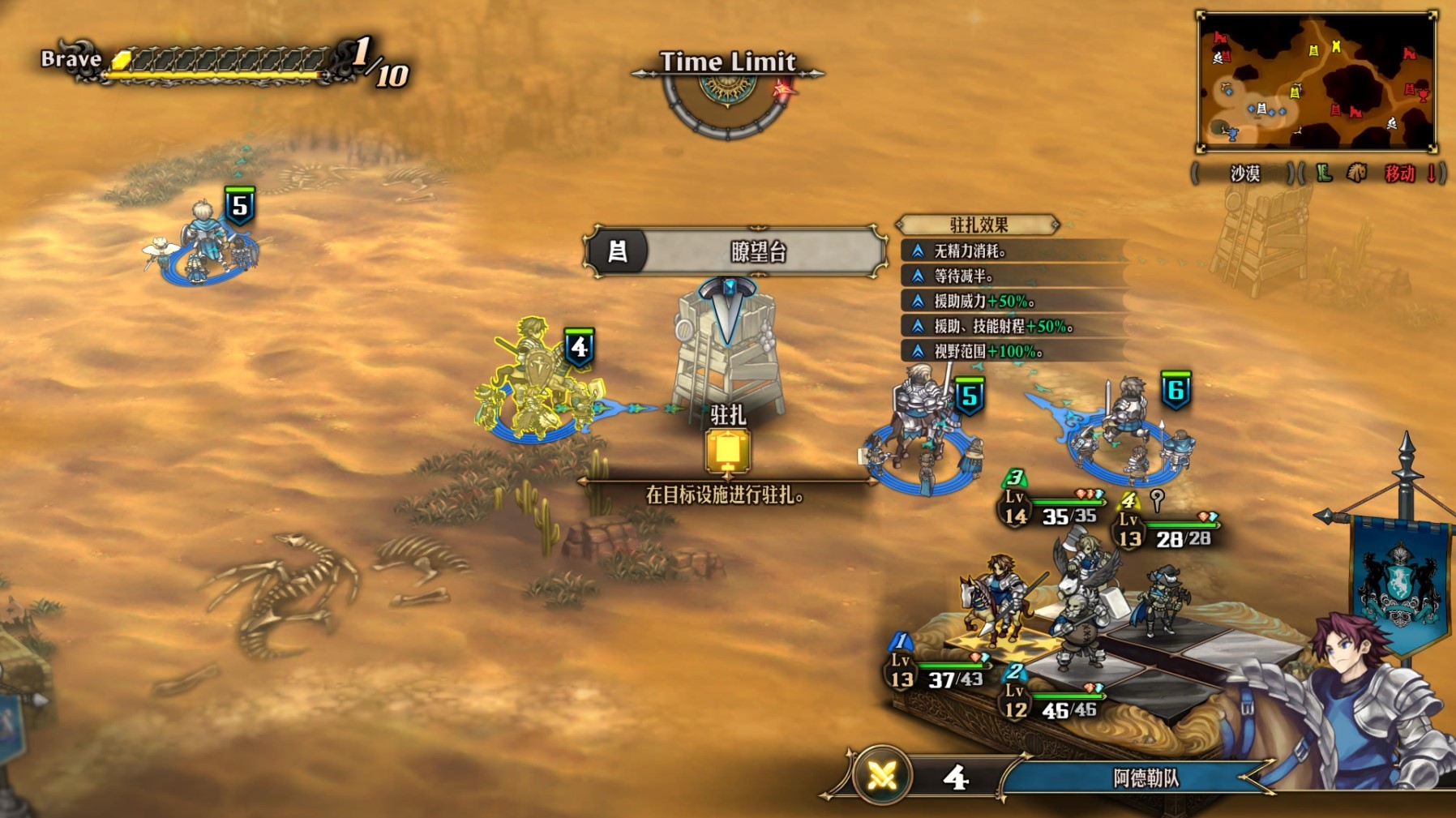Choose the gold-highlighted unit with badge 4

pyautogui.click(x=535, y=383)
